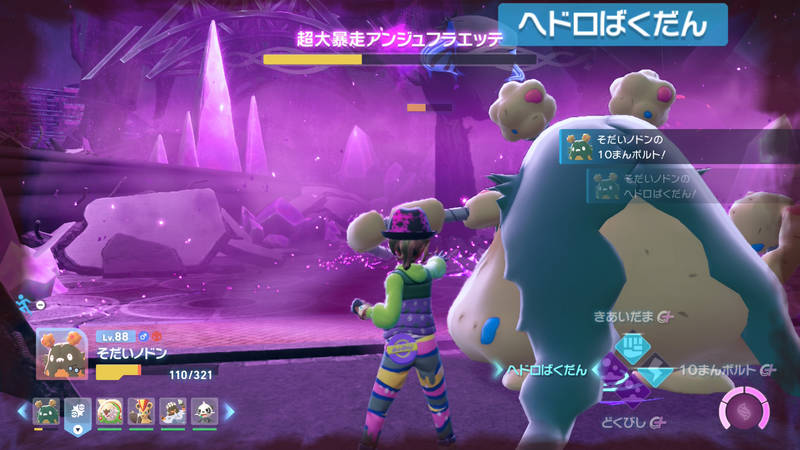Switch to the Pyroar party slot

[141, 411]
